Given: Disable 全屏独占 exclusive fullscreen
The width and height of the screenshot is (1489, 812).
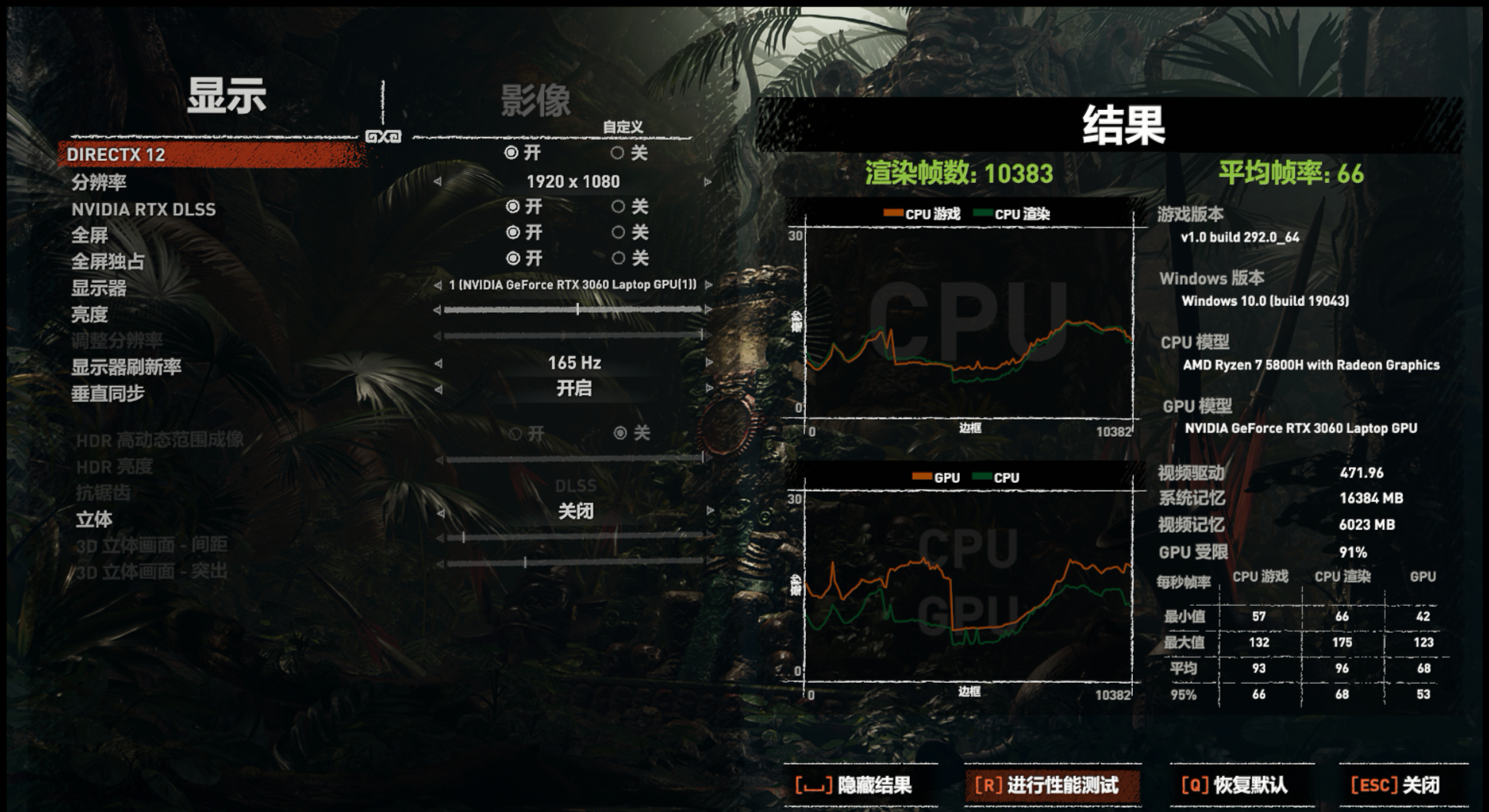Looking at the screenshot, I should click(x=620, y=258).
